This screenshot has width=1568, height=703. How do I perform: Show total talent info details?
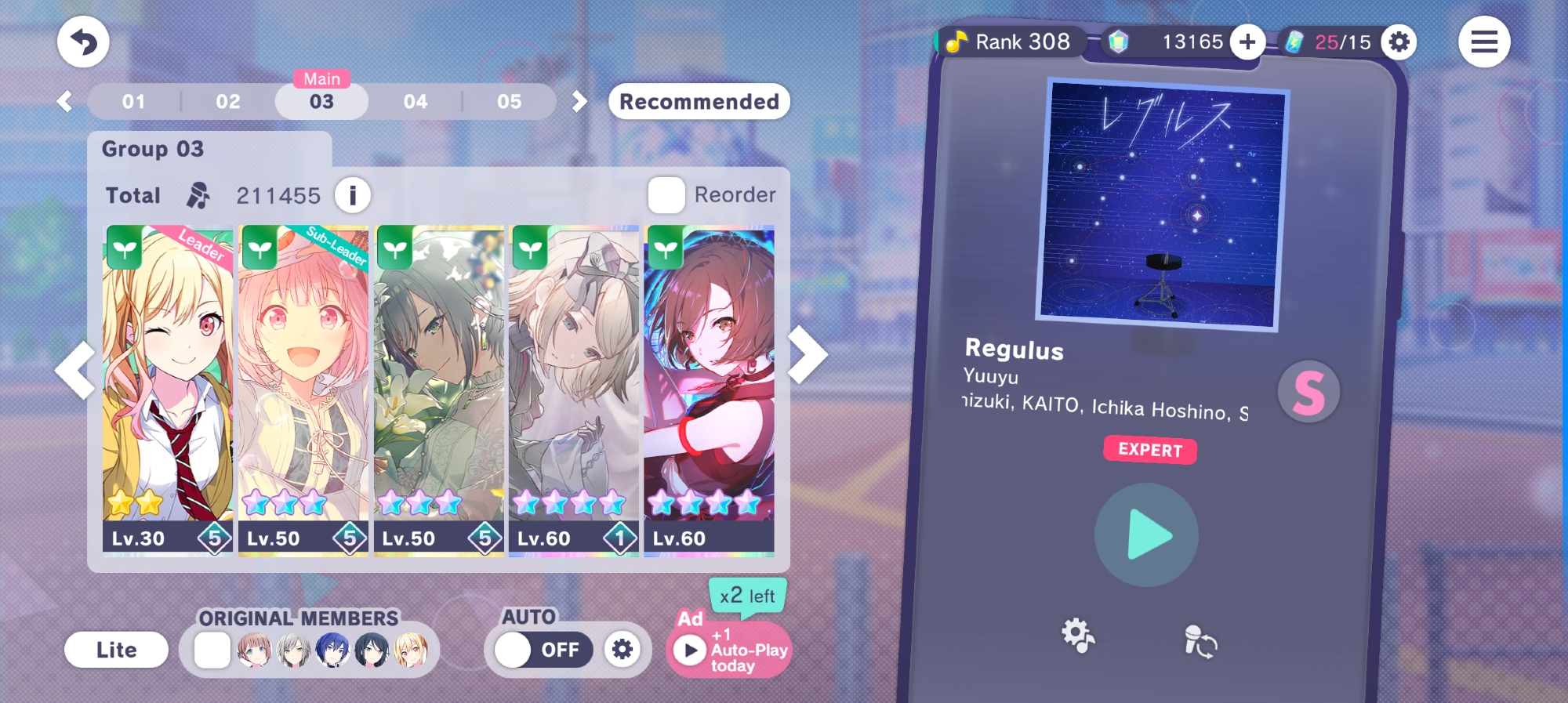tap(353, 195)
